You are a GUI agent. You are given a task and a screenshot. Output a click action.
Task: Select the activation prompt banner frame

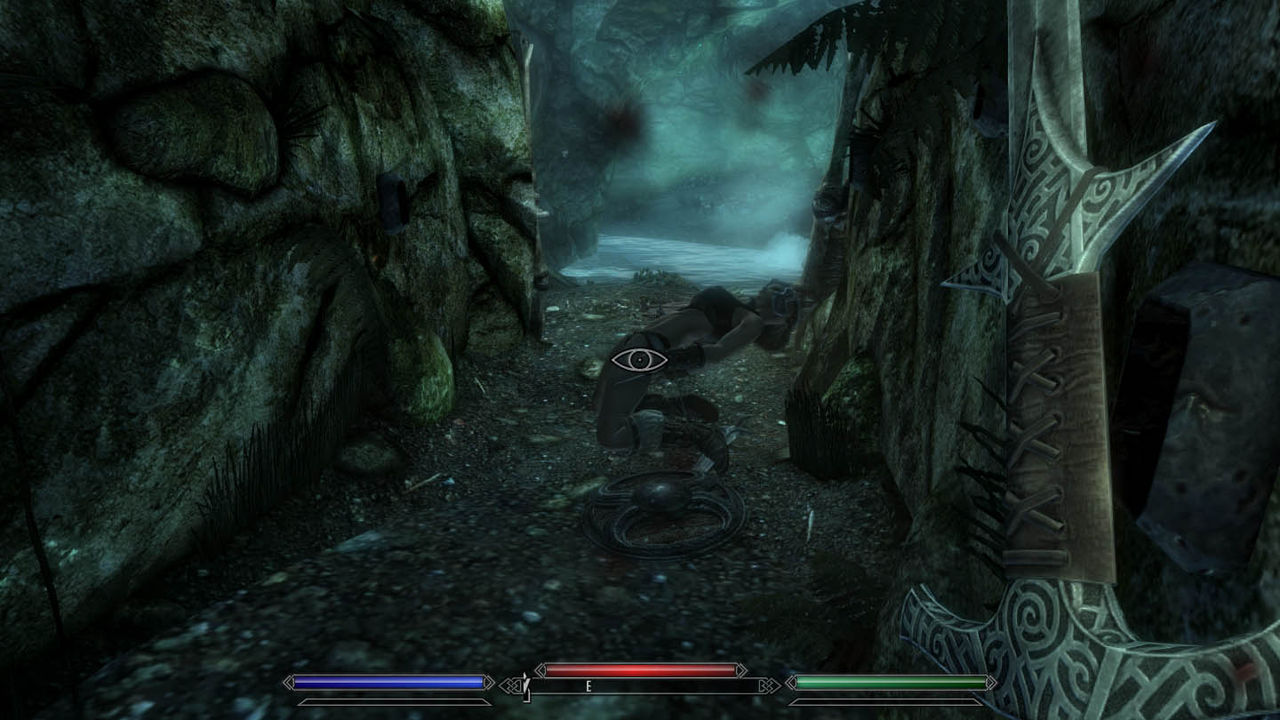(x=640, y=685)
